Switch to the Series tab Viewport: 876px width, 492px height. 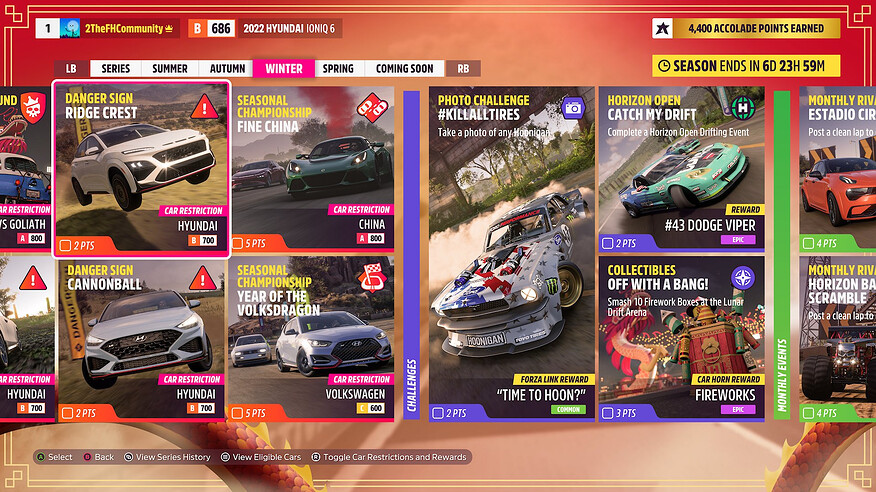pyautogui.click(x=115, y=69)
